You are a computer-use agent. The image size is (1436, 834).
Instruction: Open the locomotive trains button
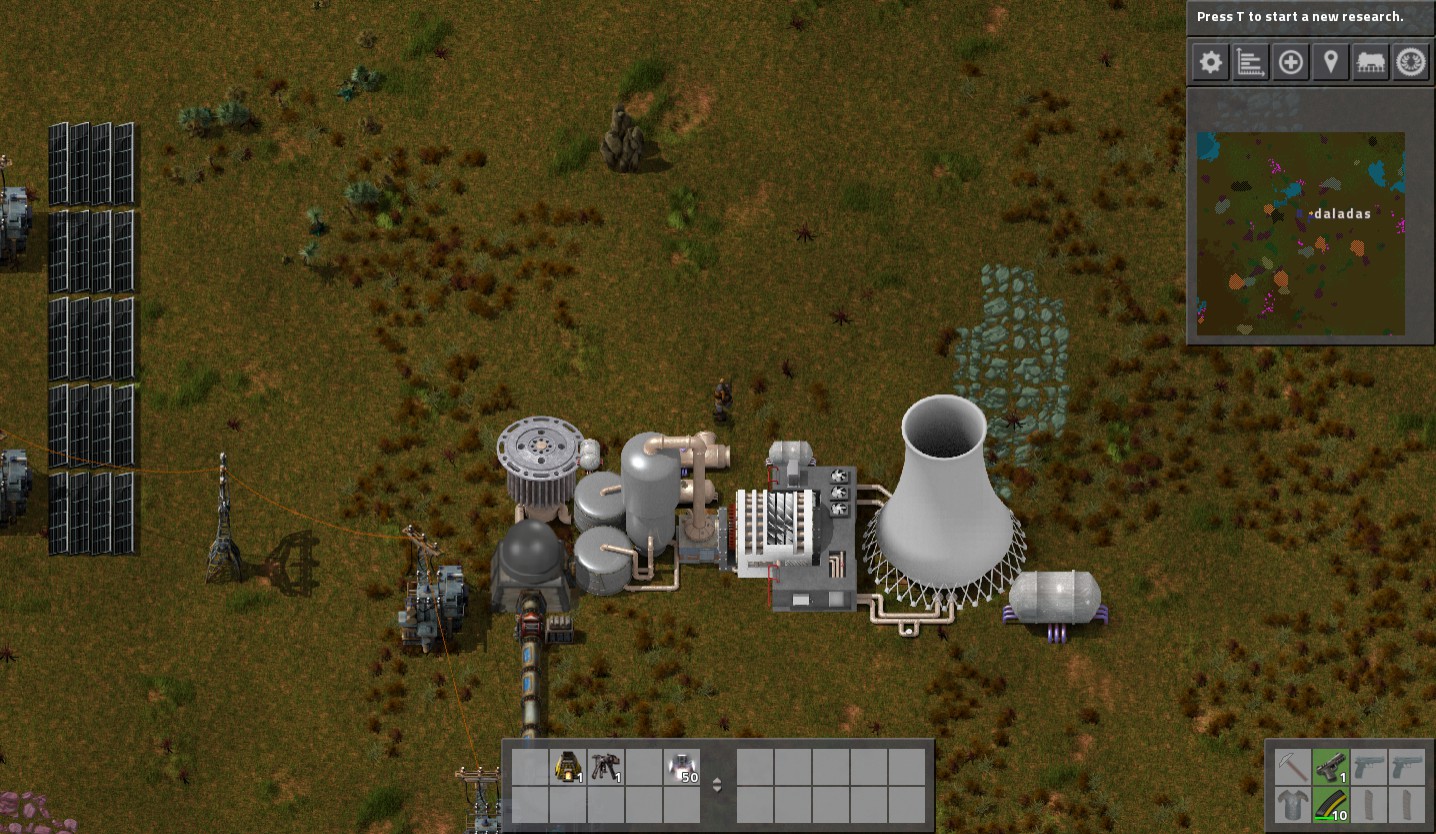(x=1371, y=63)
